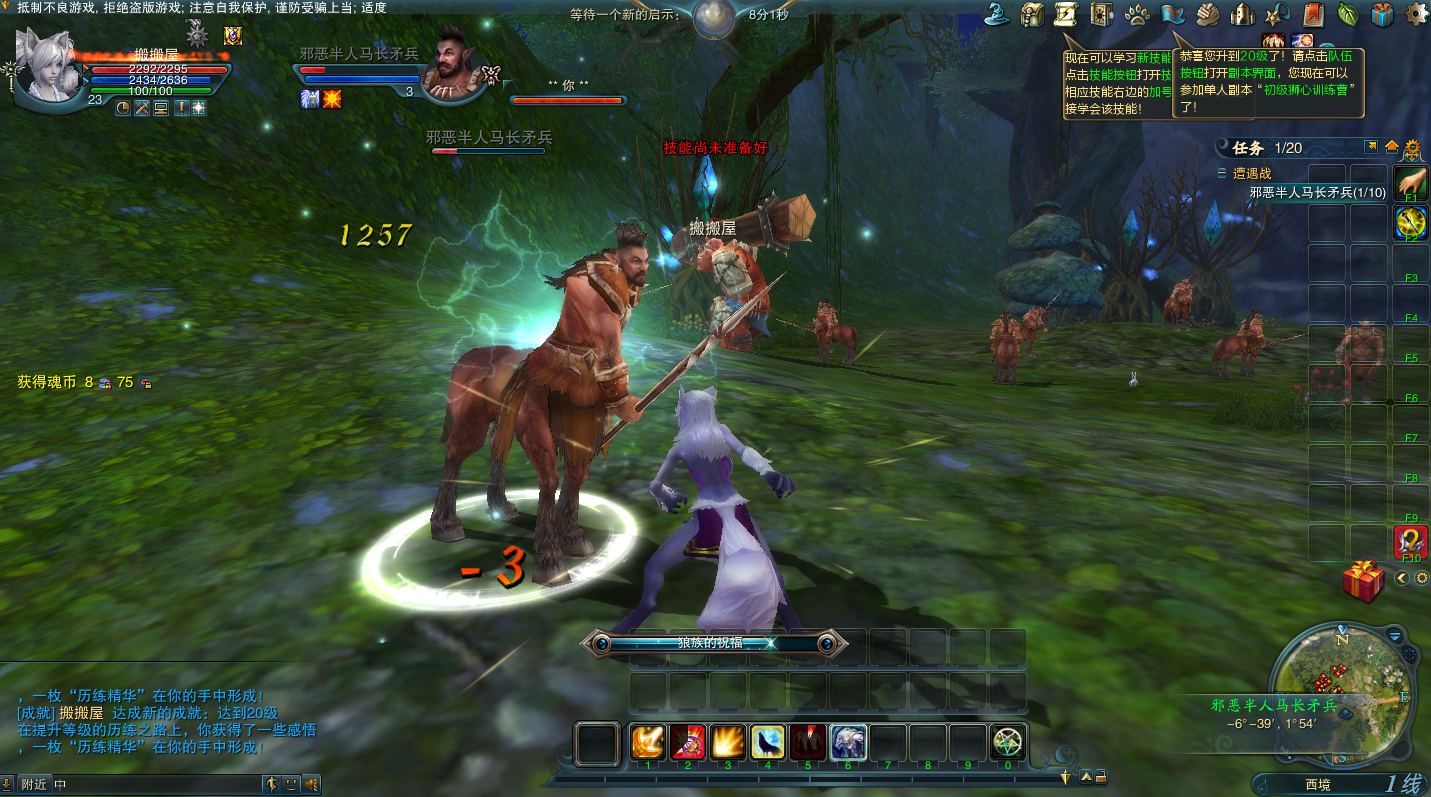Open the wizard hat menu icon
The height and width of the screenshot is (797, 1431).
(x=997, y=14)
